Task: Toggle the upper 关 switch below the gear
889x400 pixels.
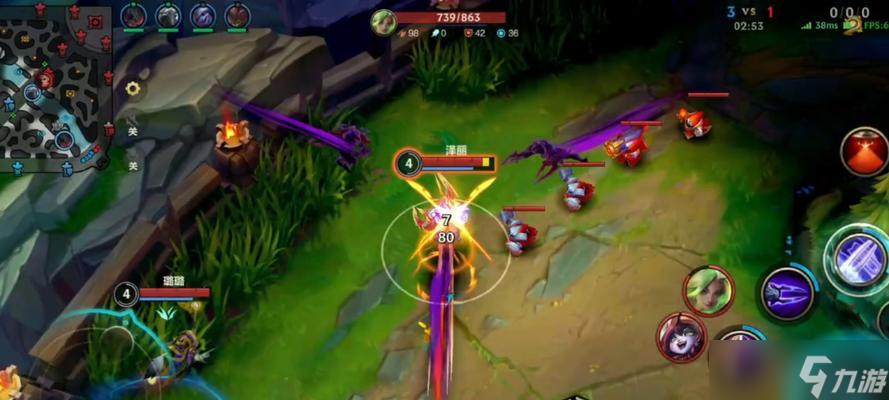Action: 132,130
